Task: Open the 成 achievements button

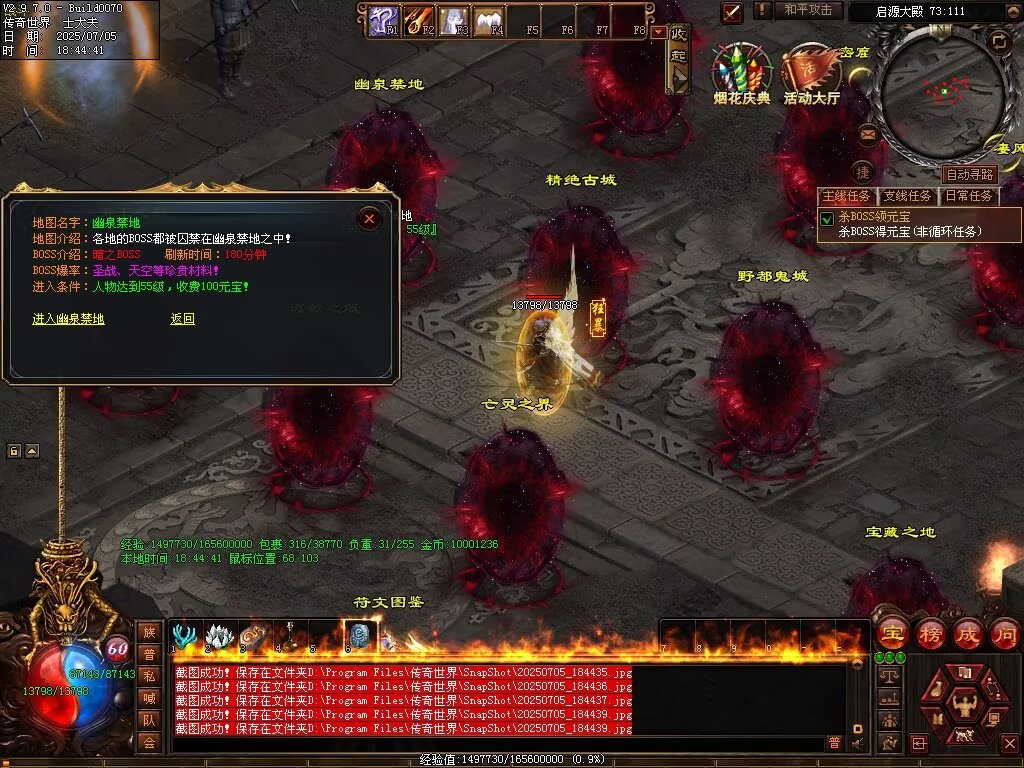Action: 967,634
